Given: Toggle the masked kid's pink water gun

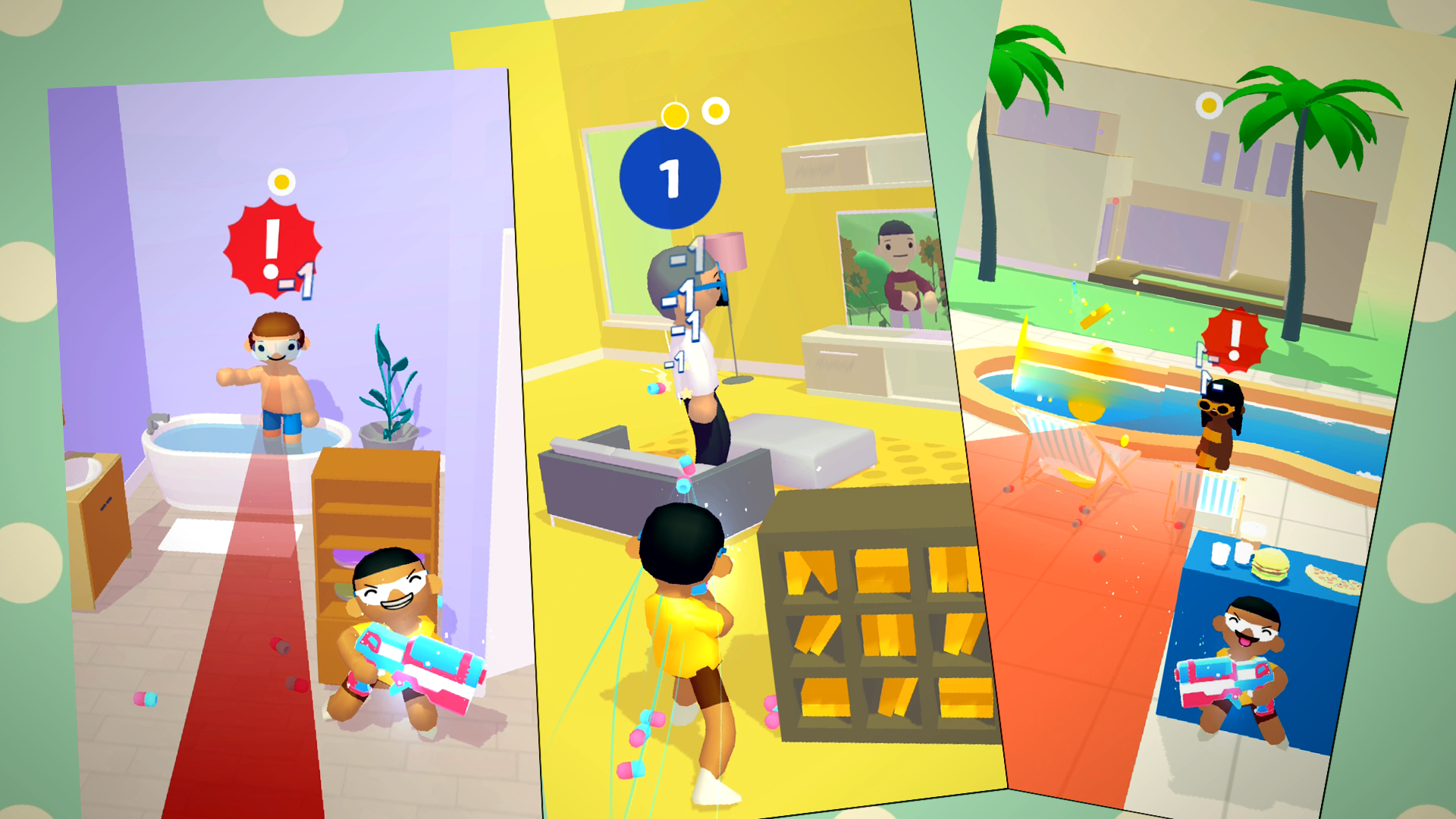Looking at the screenshot, I should pos(421,667).
